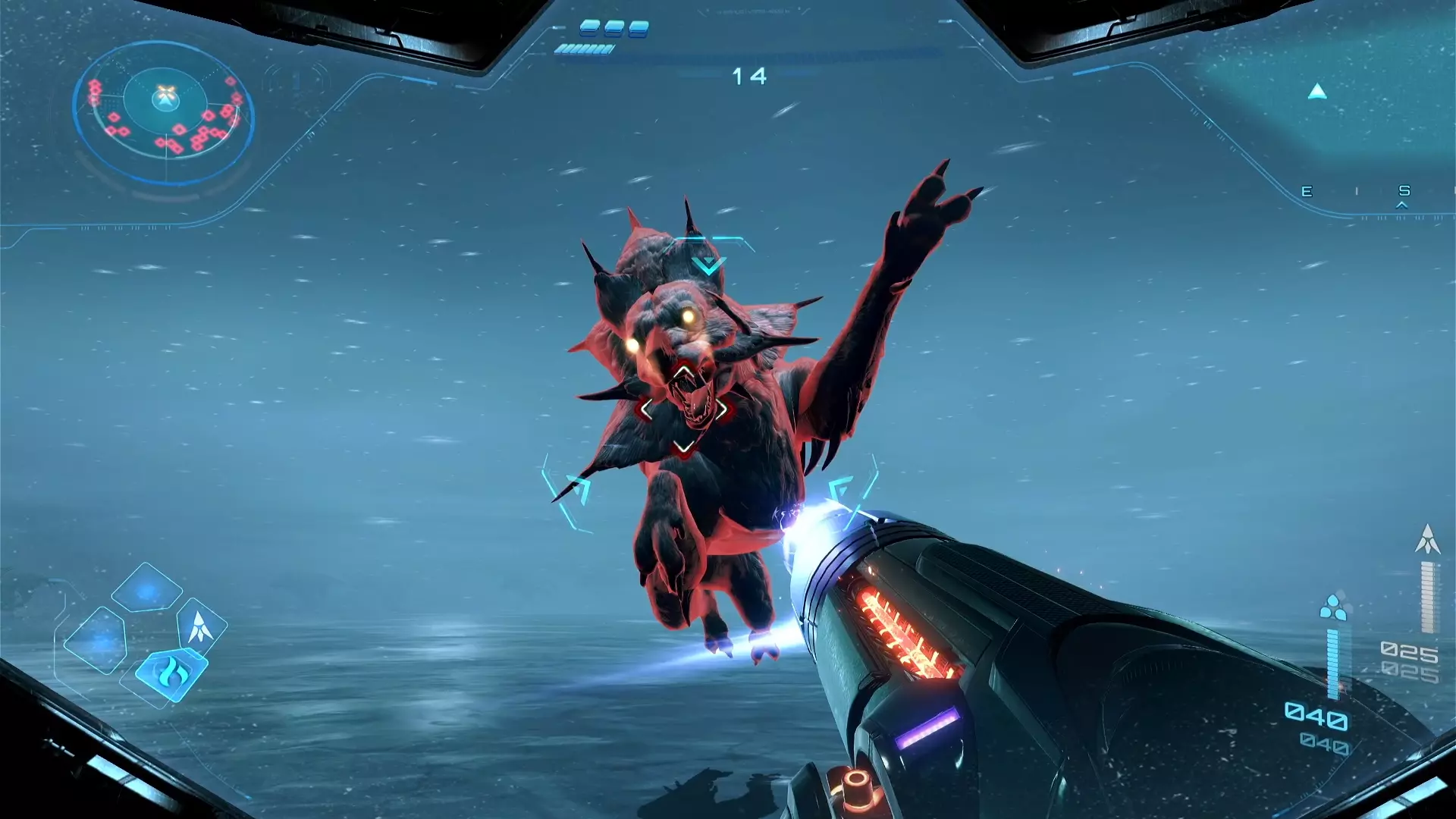Activate the missile ability icon above the flame ability
This screenshot has height=819, width=1456.
200,628
